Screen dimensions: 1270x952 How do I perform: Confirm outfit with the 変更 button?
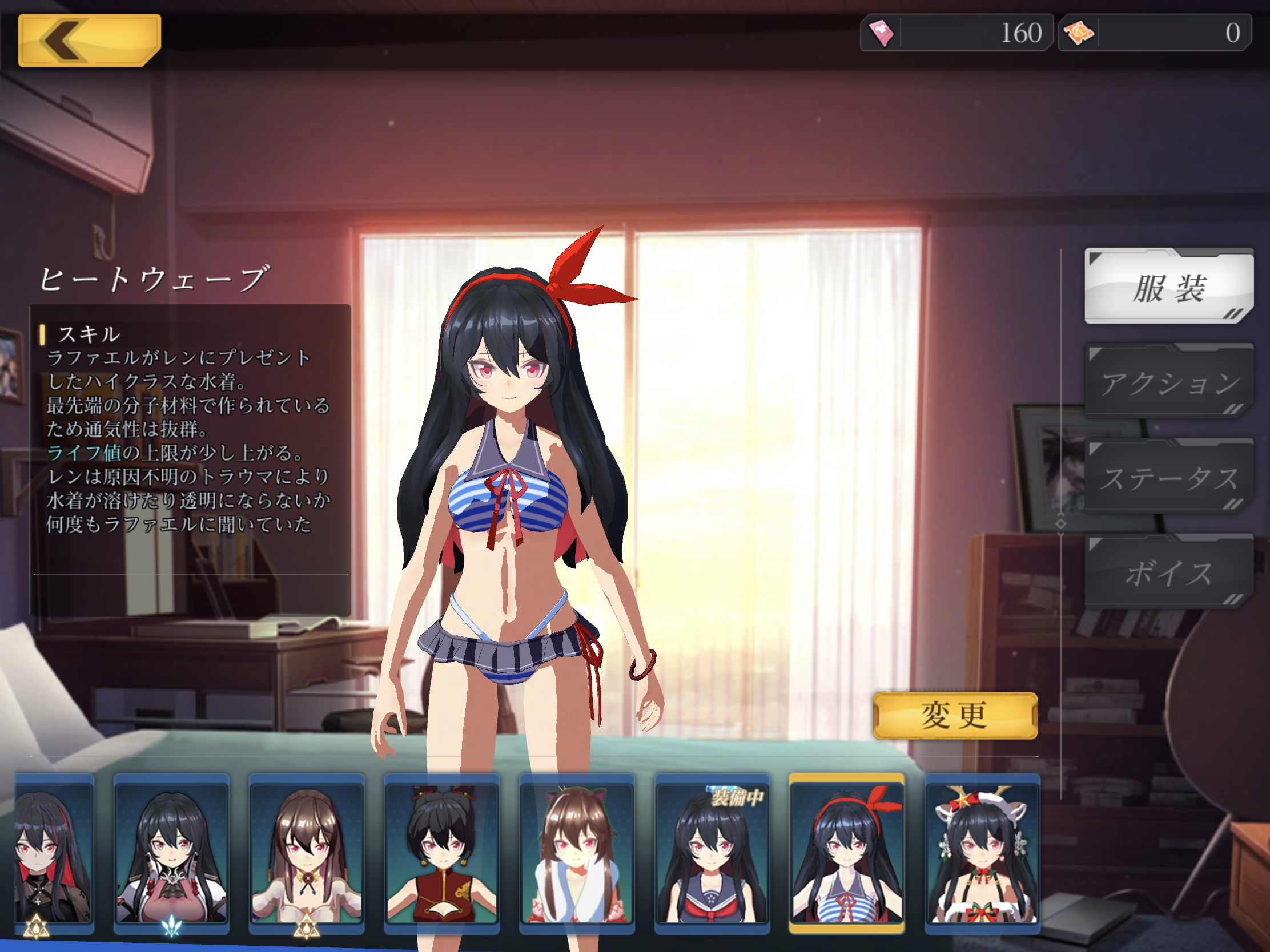pos(955,716)
